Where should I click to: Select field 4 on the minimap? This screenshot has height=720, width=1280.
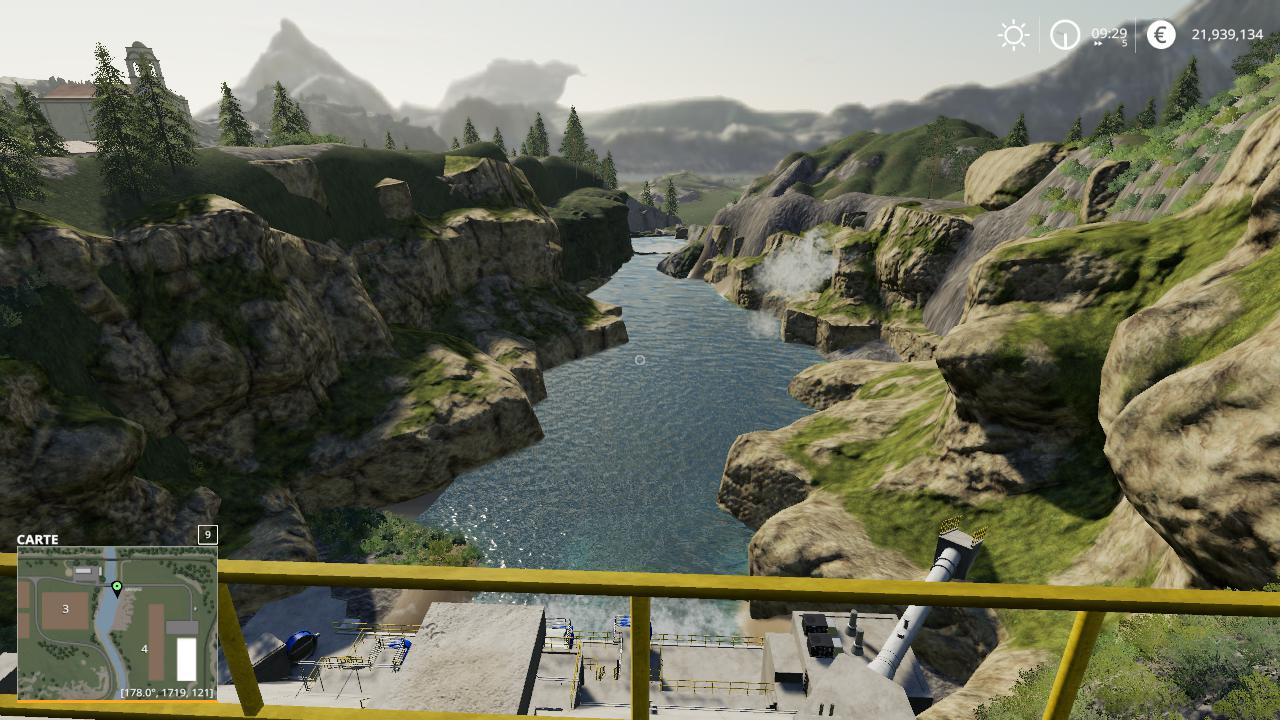click(x=146, y=648)
